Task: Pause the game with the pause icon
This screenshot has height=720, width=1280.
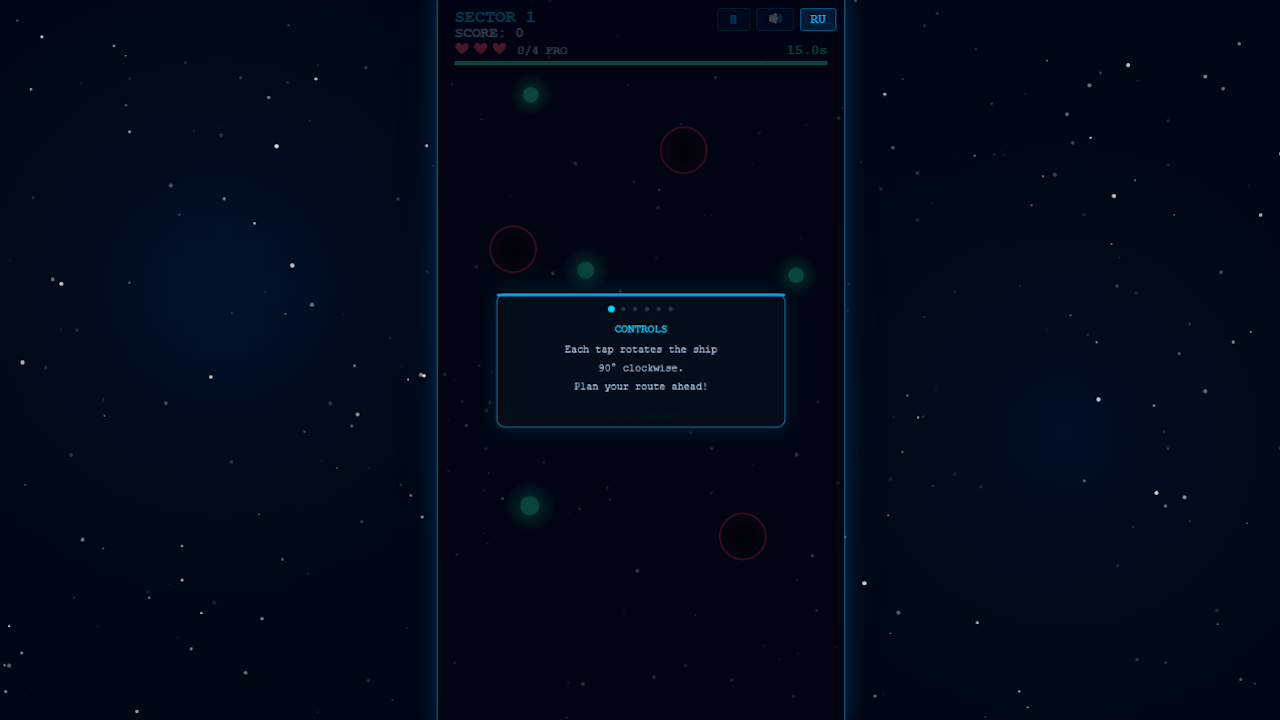Action: coord(733,19)
